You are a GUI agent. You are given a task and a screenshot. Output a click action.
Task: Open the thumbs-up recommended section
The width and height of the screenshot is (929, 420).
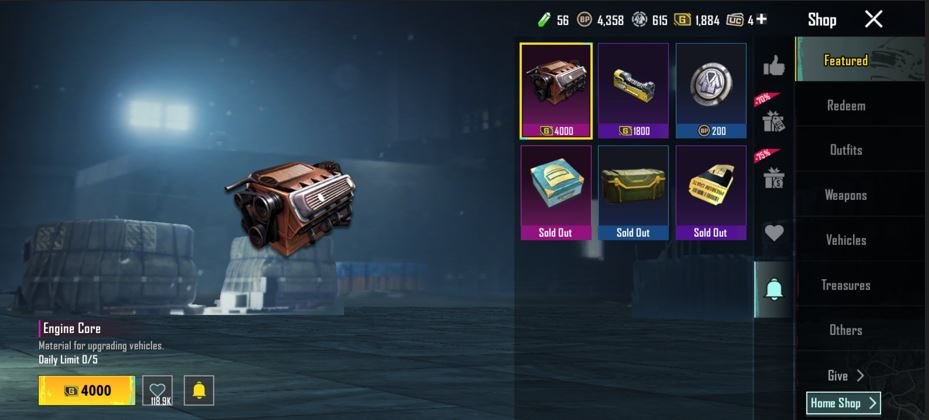coord(773,67)
